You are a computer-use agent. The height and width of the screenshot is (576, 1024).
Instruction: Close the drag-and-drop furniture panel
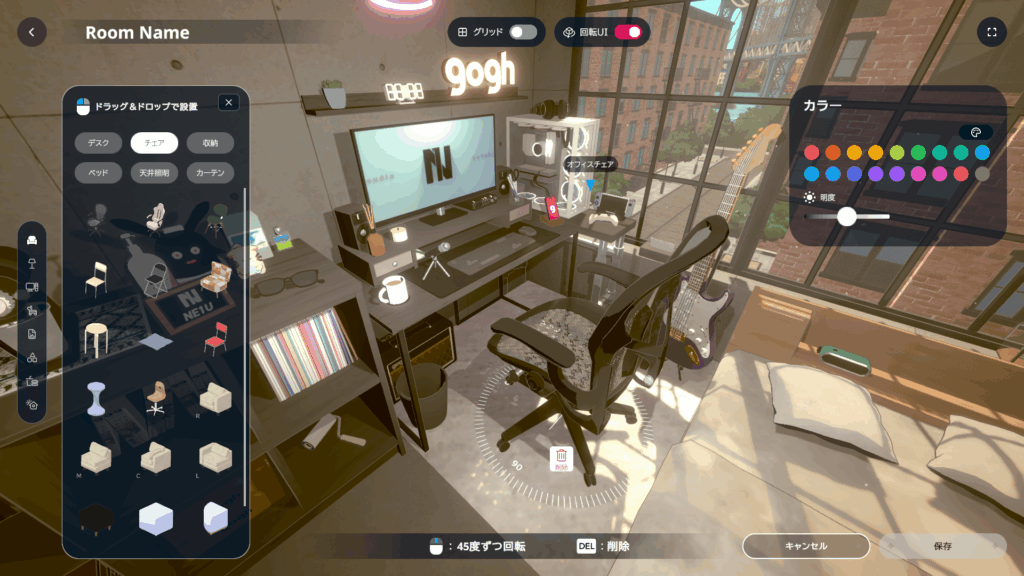228,102
